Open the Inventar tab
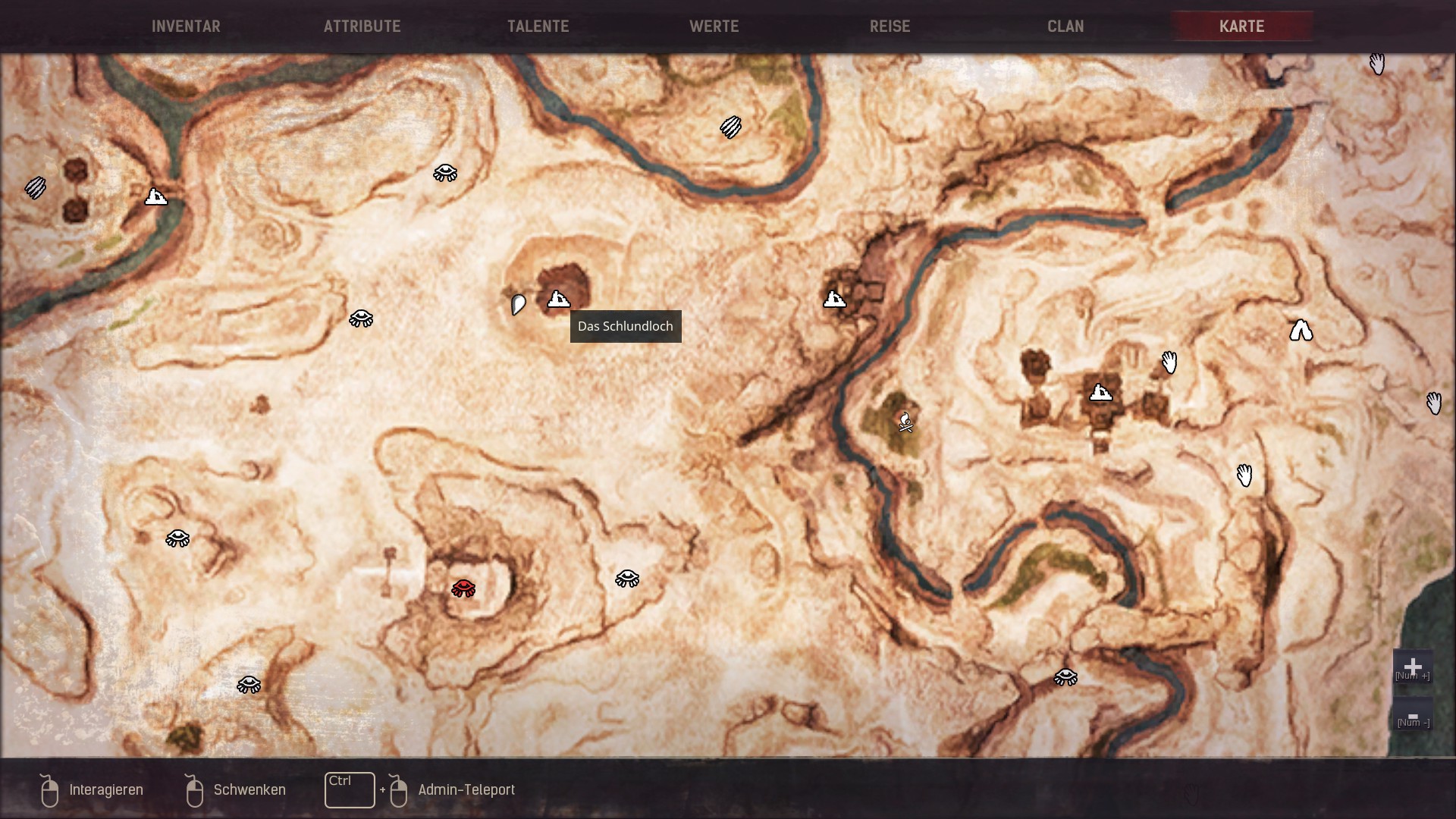This screenshot has height=819, width=1456. coord(186,27)
